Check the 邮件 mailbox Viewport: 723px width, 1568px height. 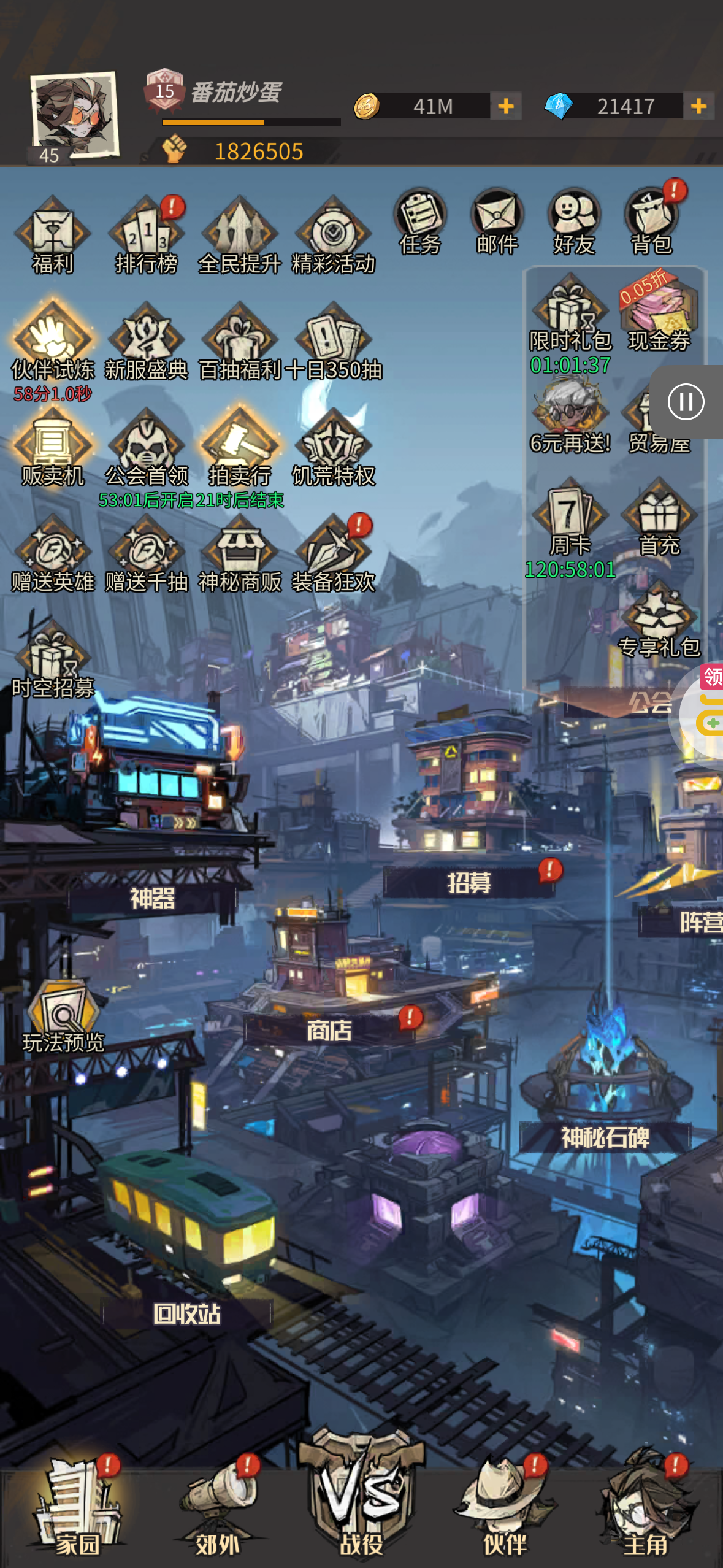point(497,221)
